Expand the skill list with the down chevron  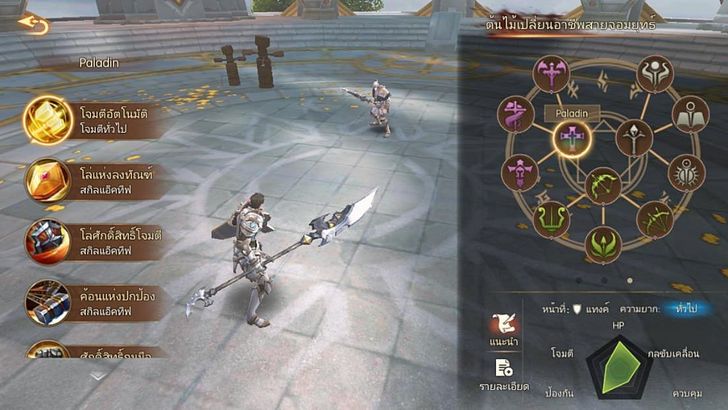pyautogui.click(x=97, y=376)
